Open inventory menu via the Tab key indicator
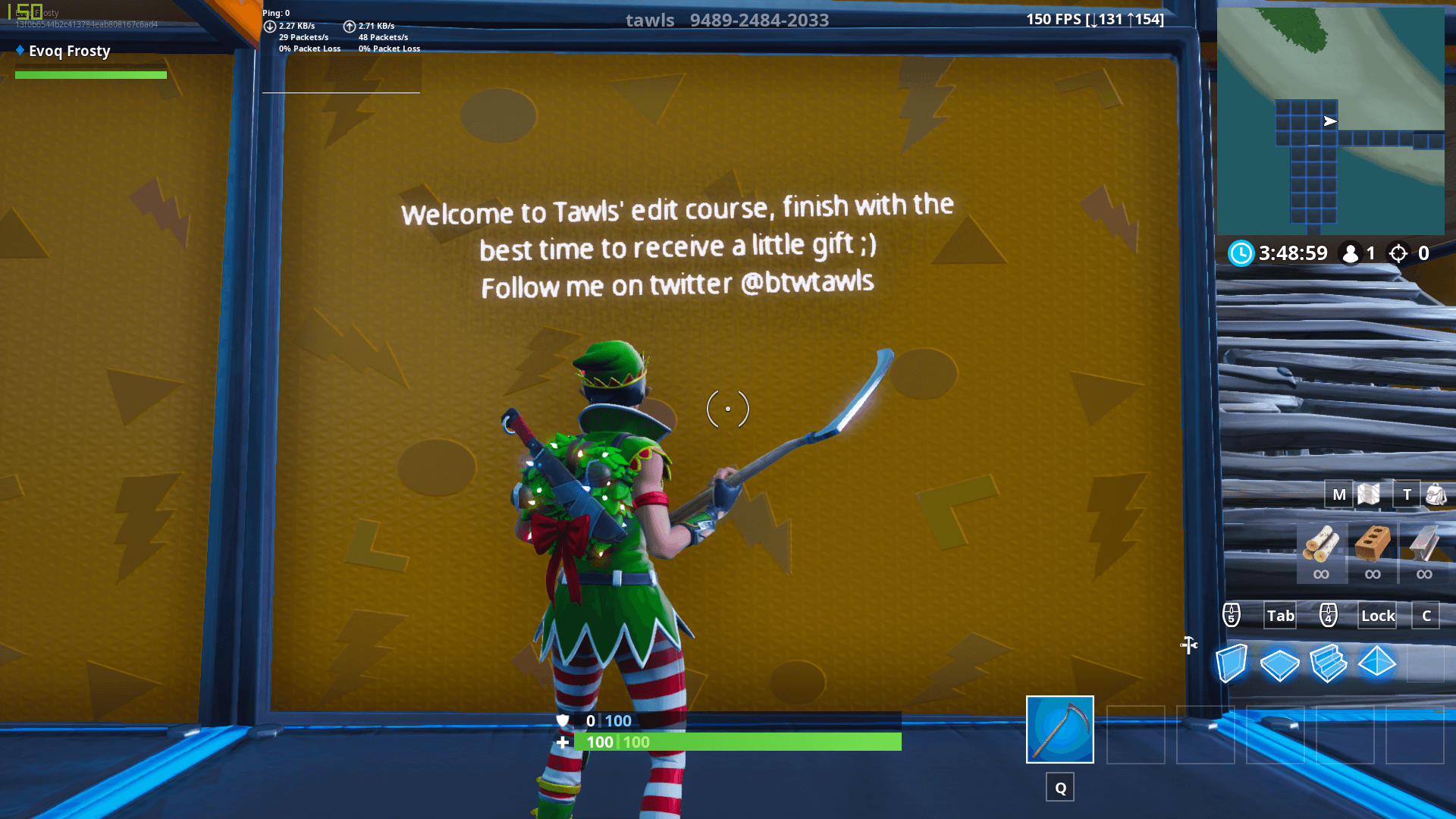The width and height of the screenshot is (1456, 819). [1279, 616]
